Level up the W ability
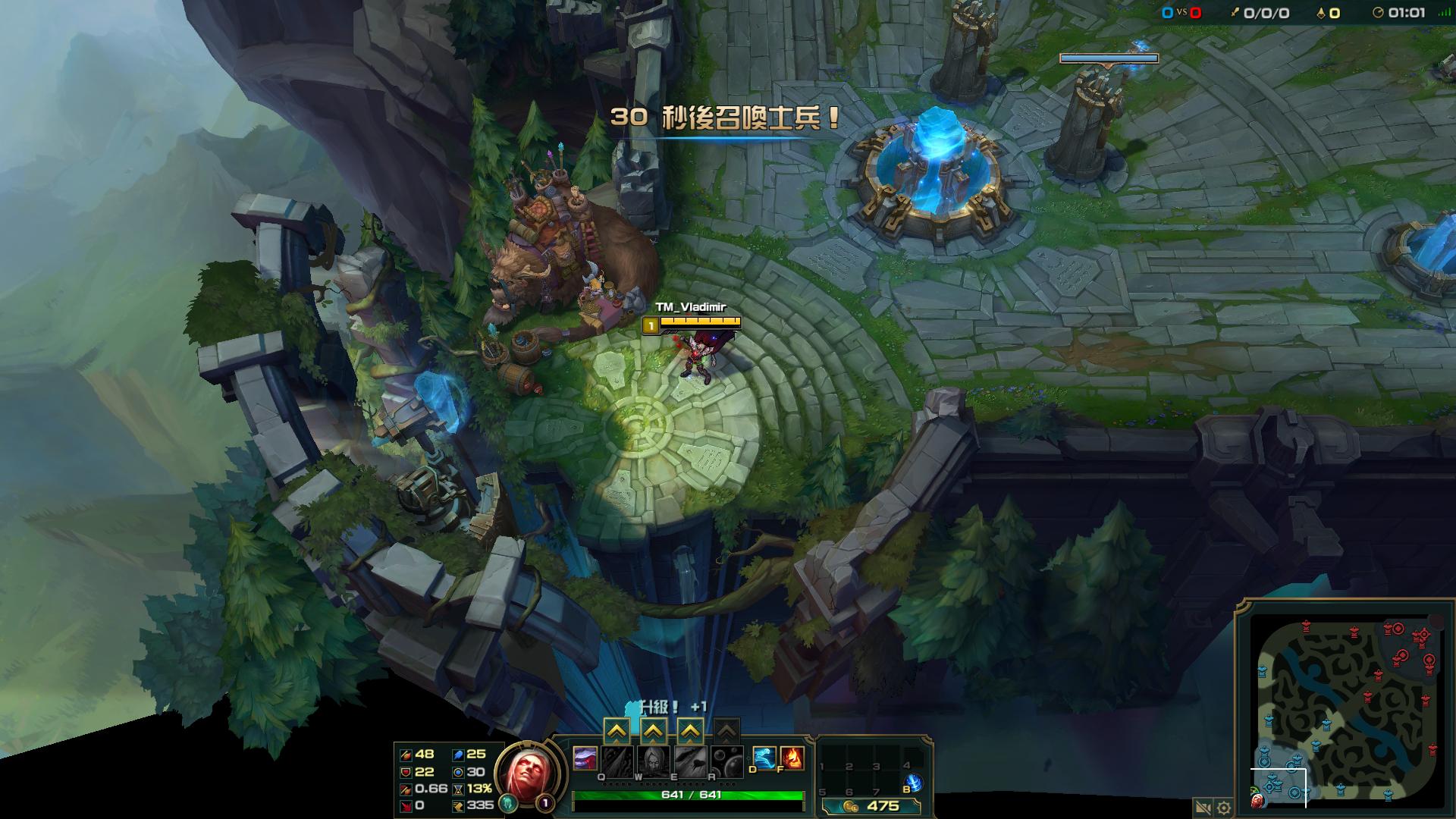This screenshot has width=1456, height=819. (x=653, y=732)
